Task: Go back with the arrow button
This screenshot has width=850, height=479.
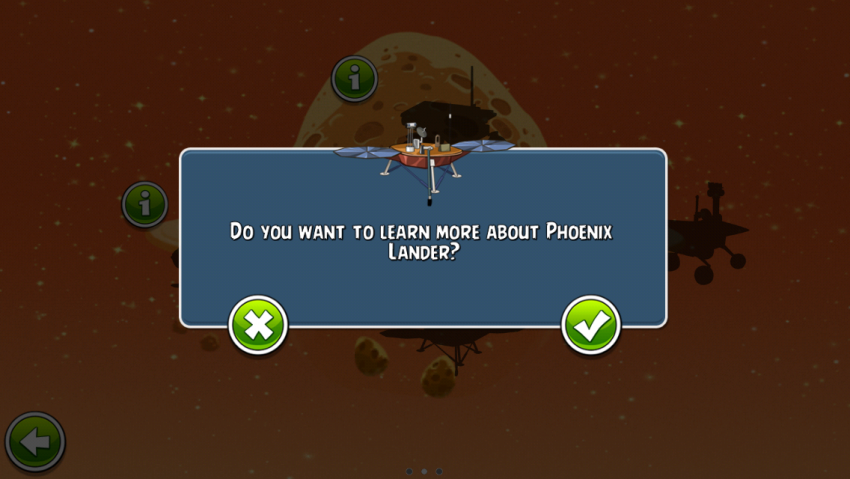Action: [36, 441]
